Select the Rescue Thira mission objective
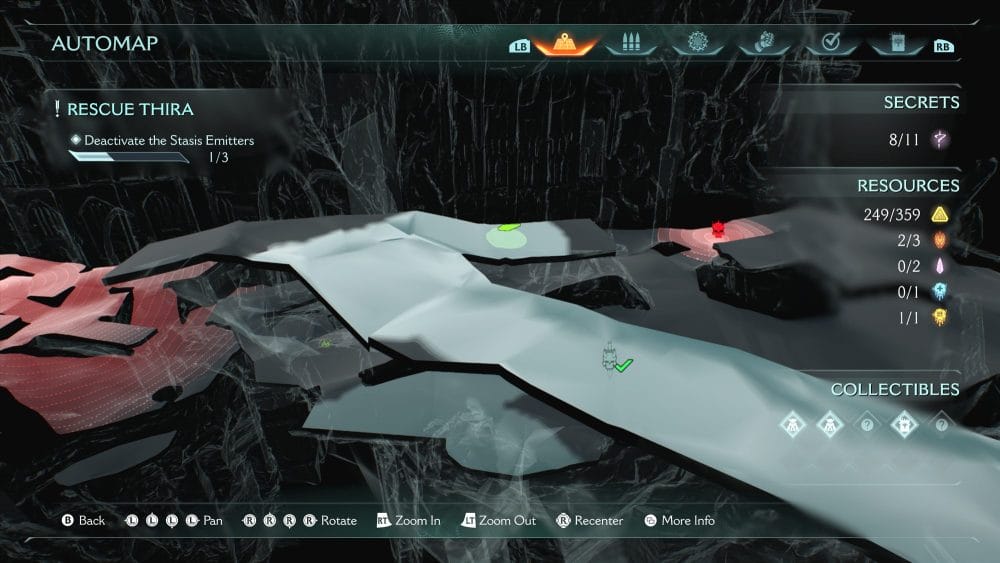This screenshot has width=1000, height=563. coord(130,109)
